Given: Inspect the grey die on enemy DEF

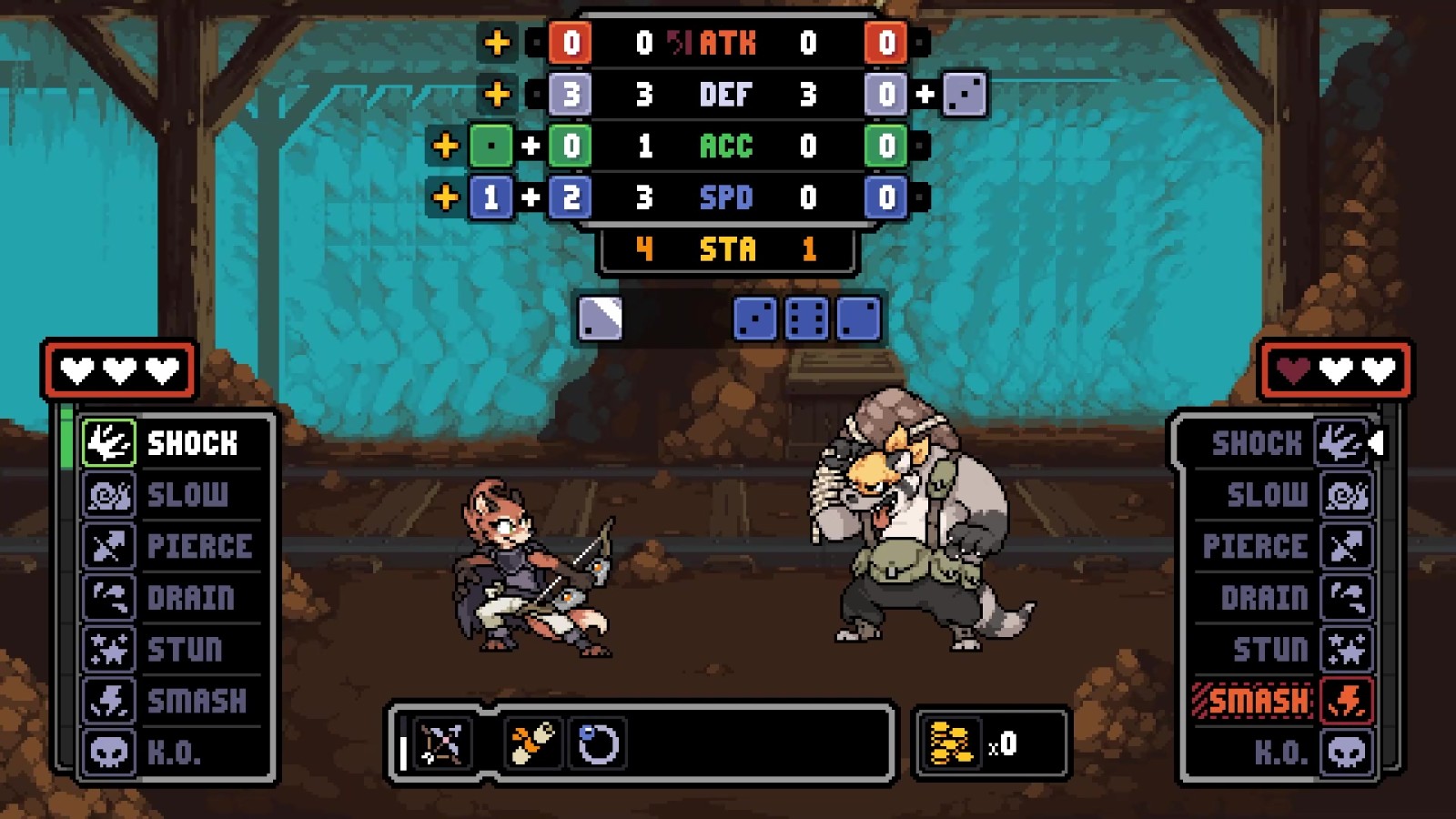Looking at the screenshot, I should (x=964, y=94).
